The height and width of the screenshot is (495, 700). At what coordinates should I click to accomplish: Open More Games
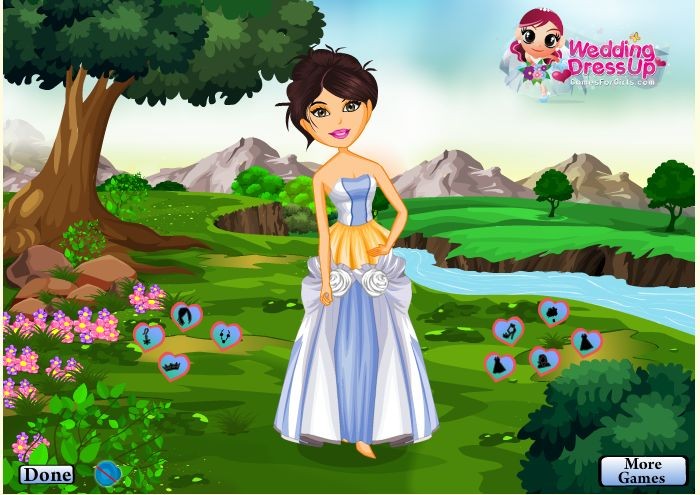[643, 470]
